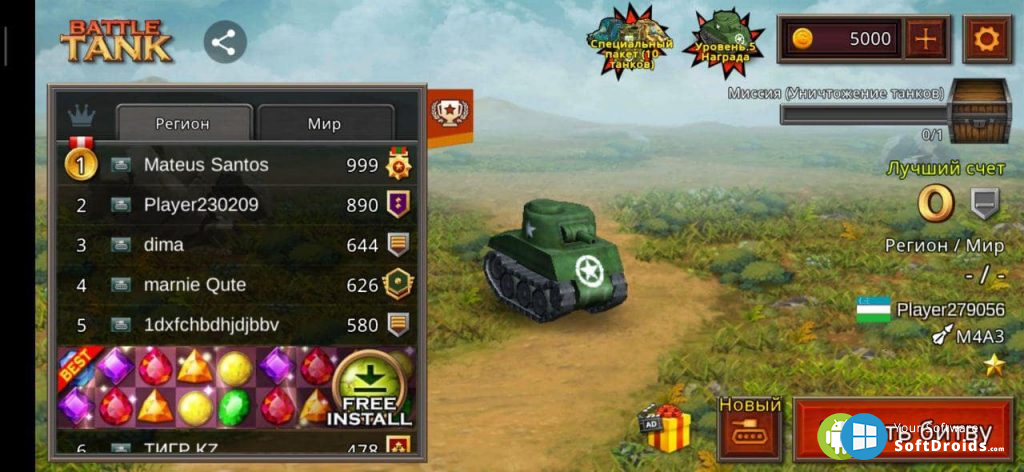Open the Player279056 profile name

pos(950,309)
